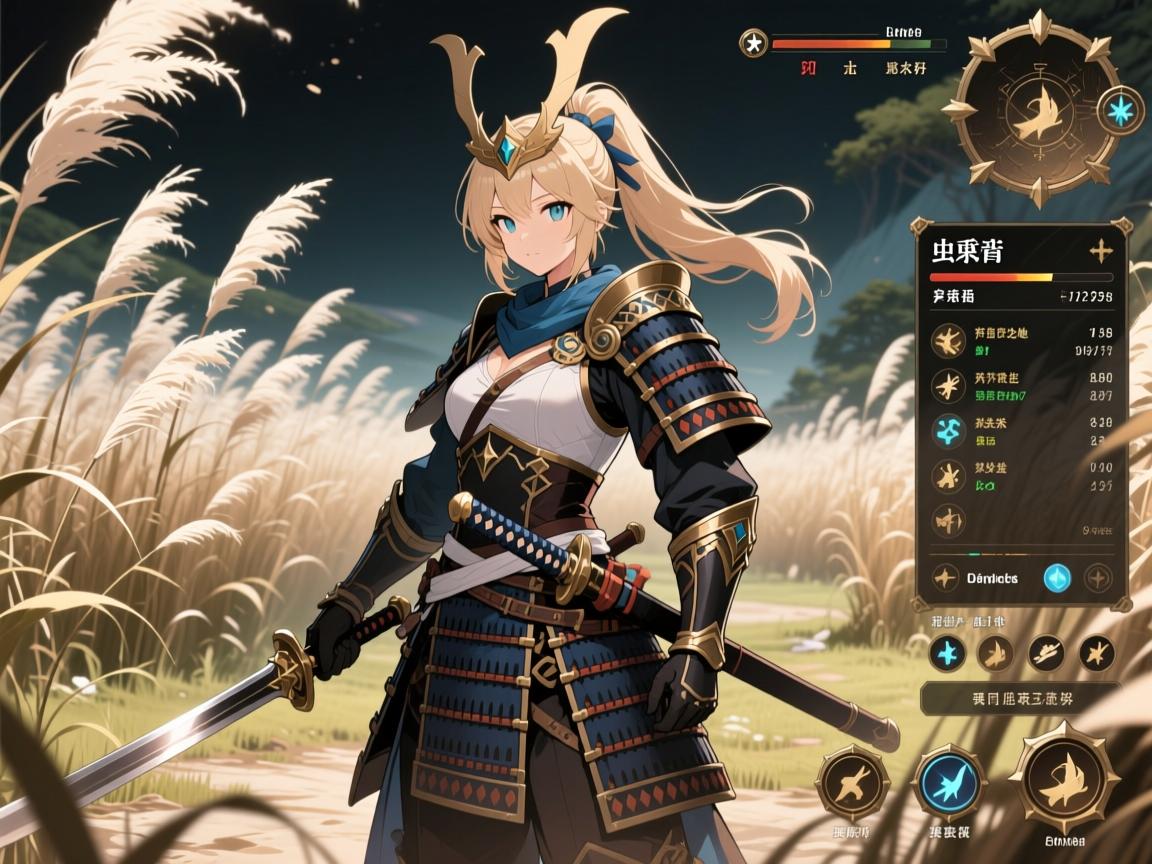Click the dim cross button in the panel footer
Screen dimensions: 1152x864
click(x=1098, y=577)
